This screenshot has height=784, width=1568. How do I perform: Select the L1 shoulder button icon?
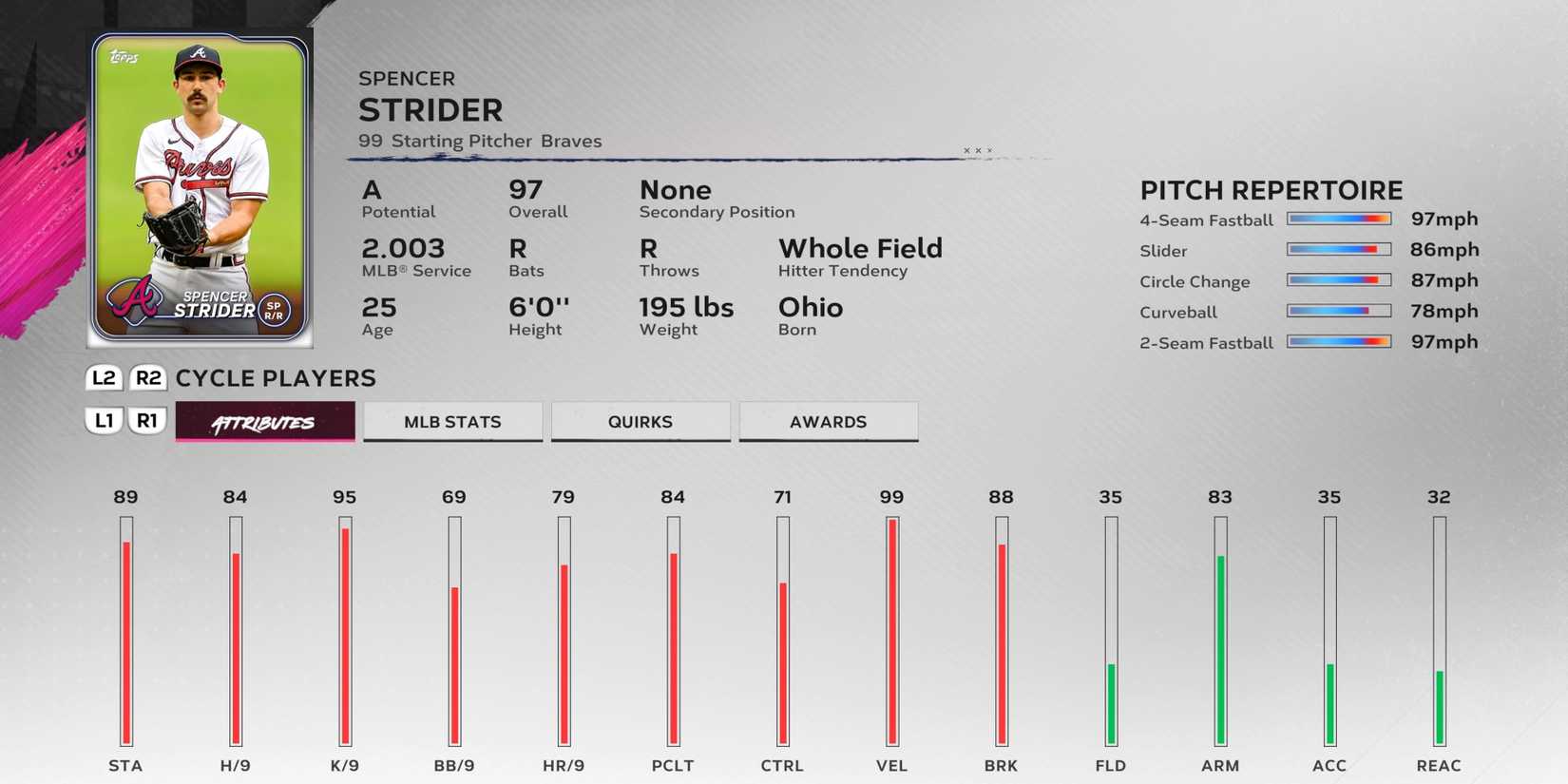(103, 420)
